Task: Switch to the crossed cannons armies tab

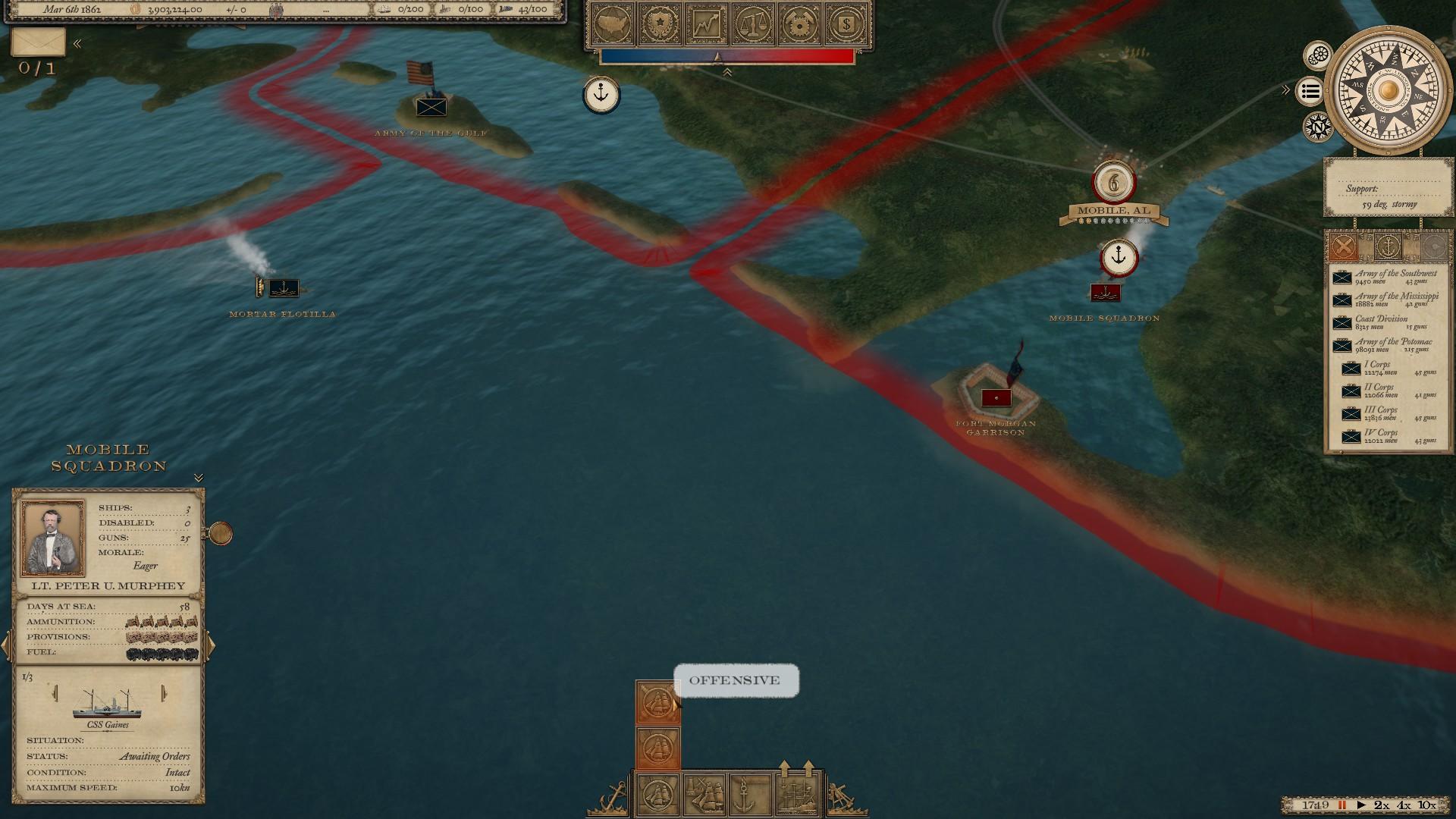Action: [x=1343, y=246]
